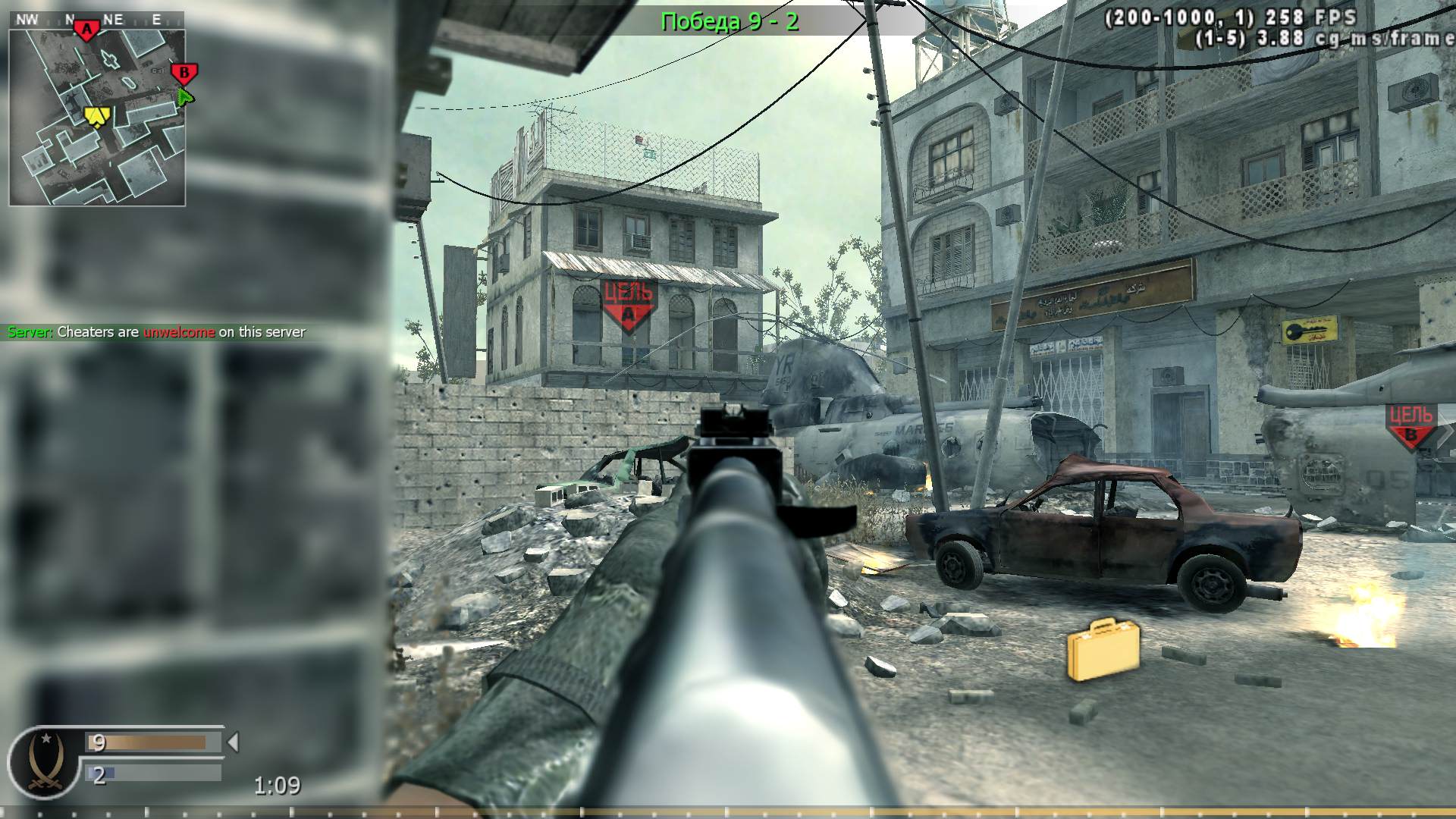1456x819 pixels.
Task: Click the NW compass label on the minimap
Action: (27, 19)
